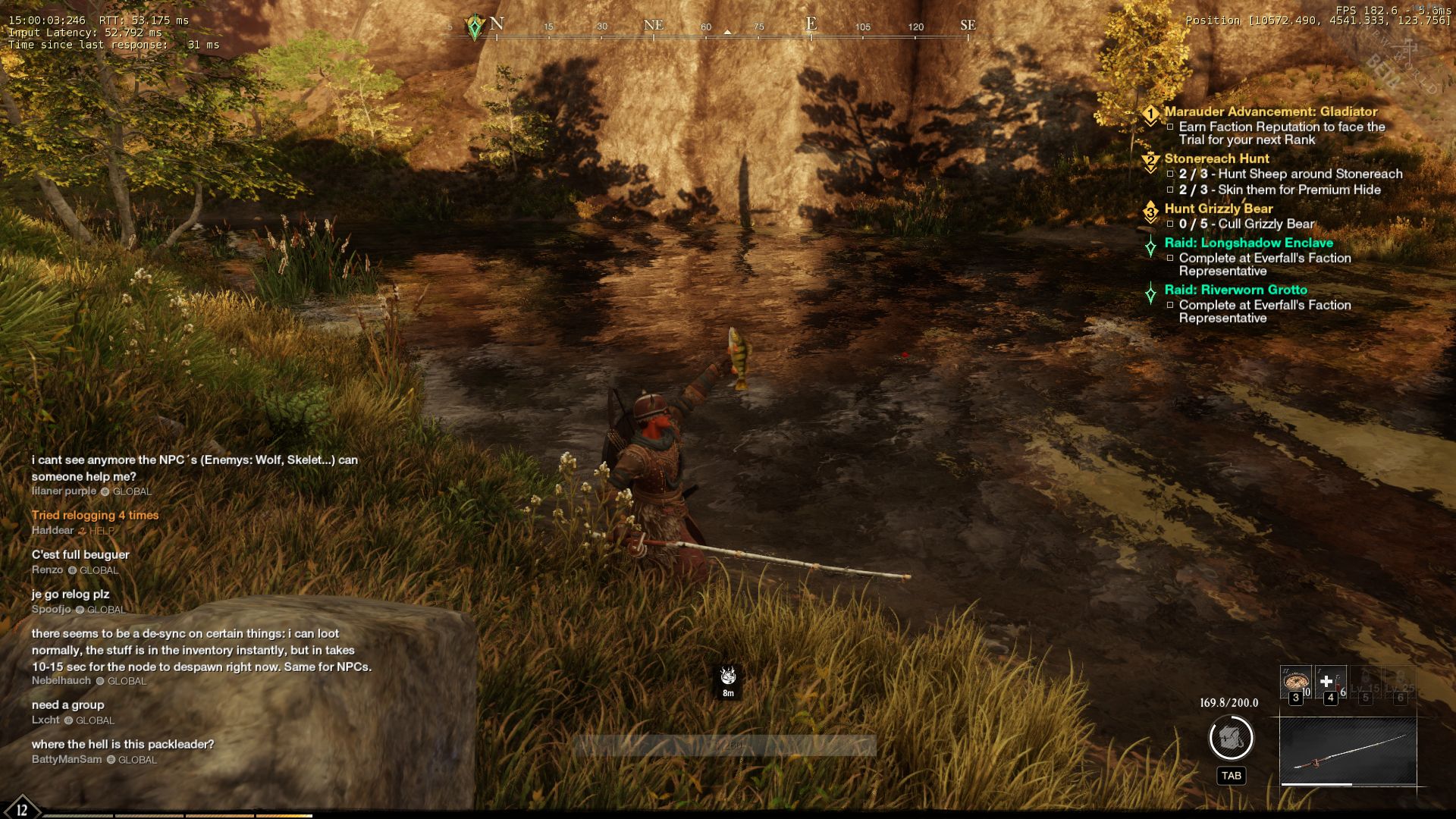
Task: Click the quest marker on the compass
Action: [475, 27]
